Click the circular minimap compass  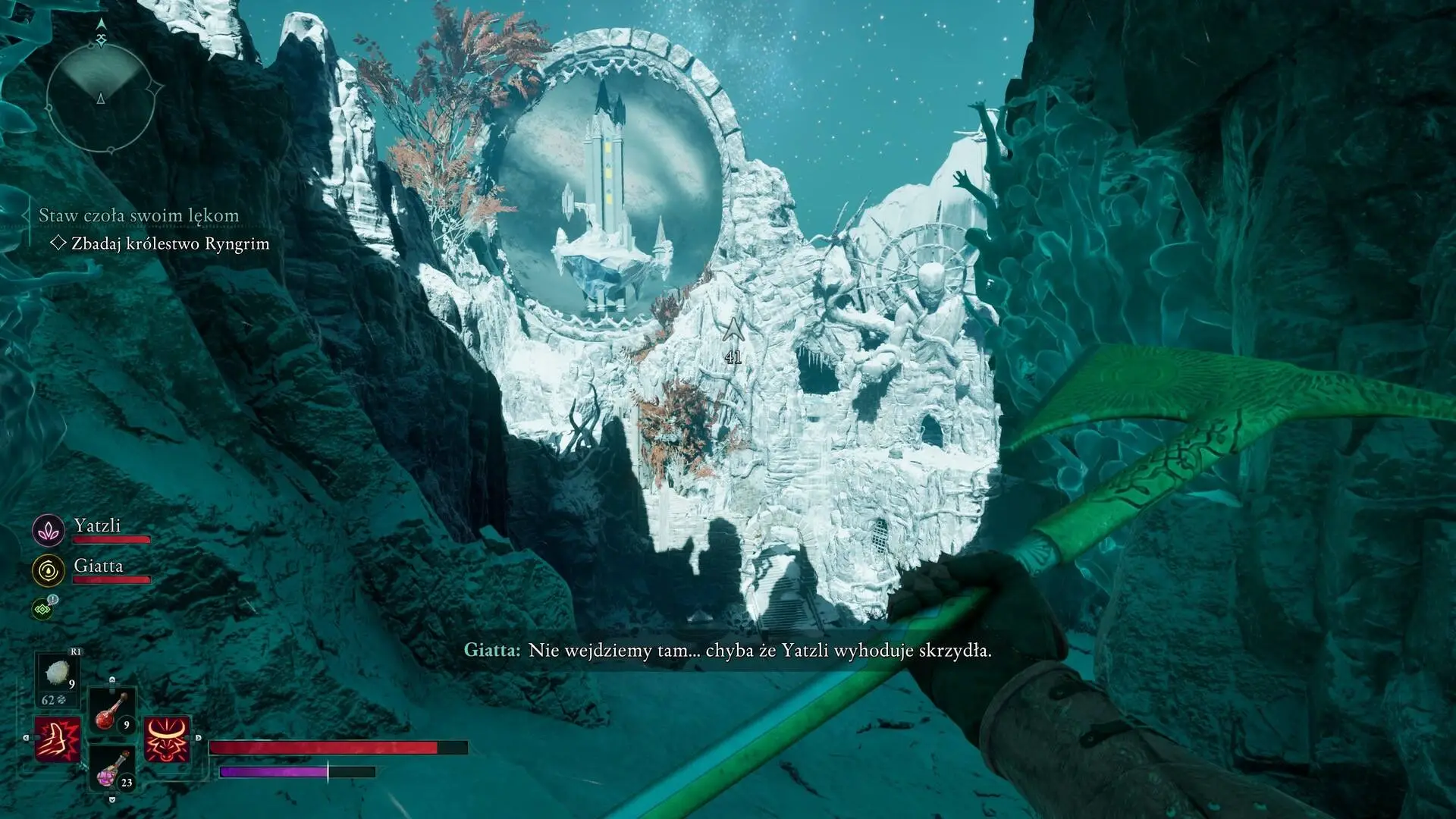point(101,99)
